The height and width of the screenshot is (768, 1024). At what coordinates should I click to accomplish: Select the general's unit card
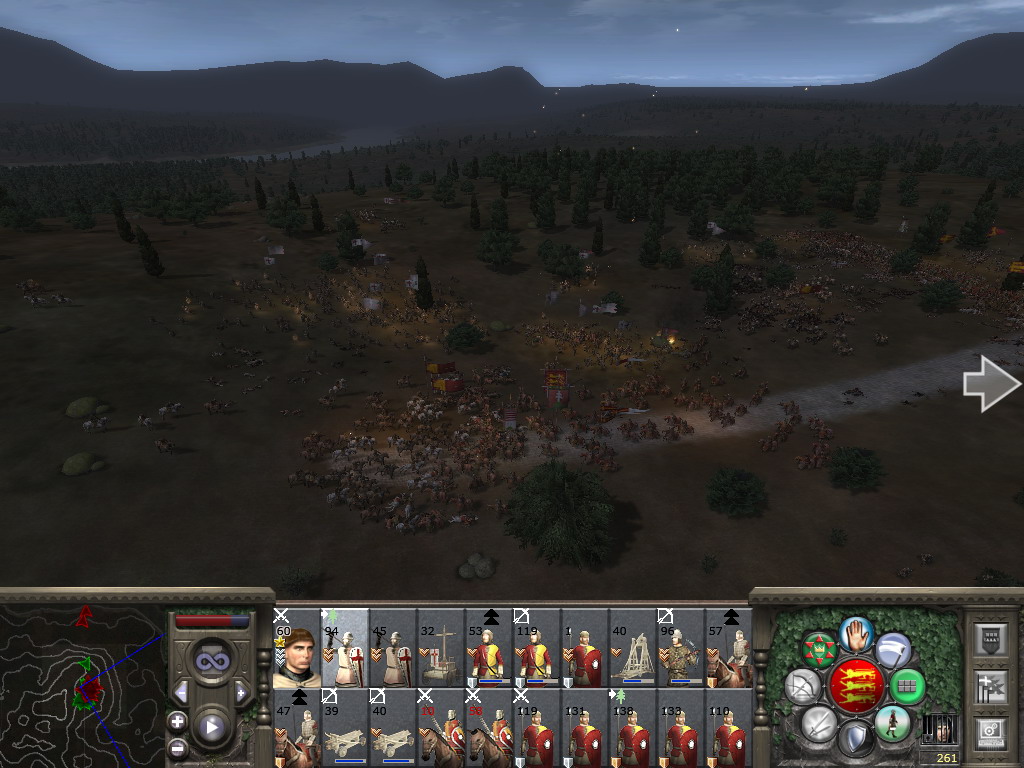point(296,647)
